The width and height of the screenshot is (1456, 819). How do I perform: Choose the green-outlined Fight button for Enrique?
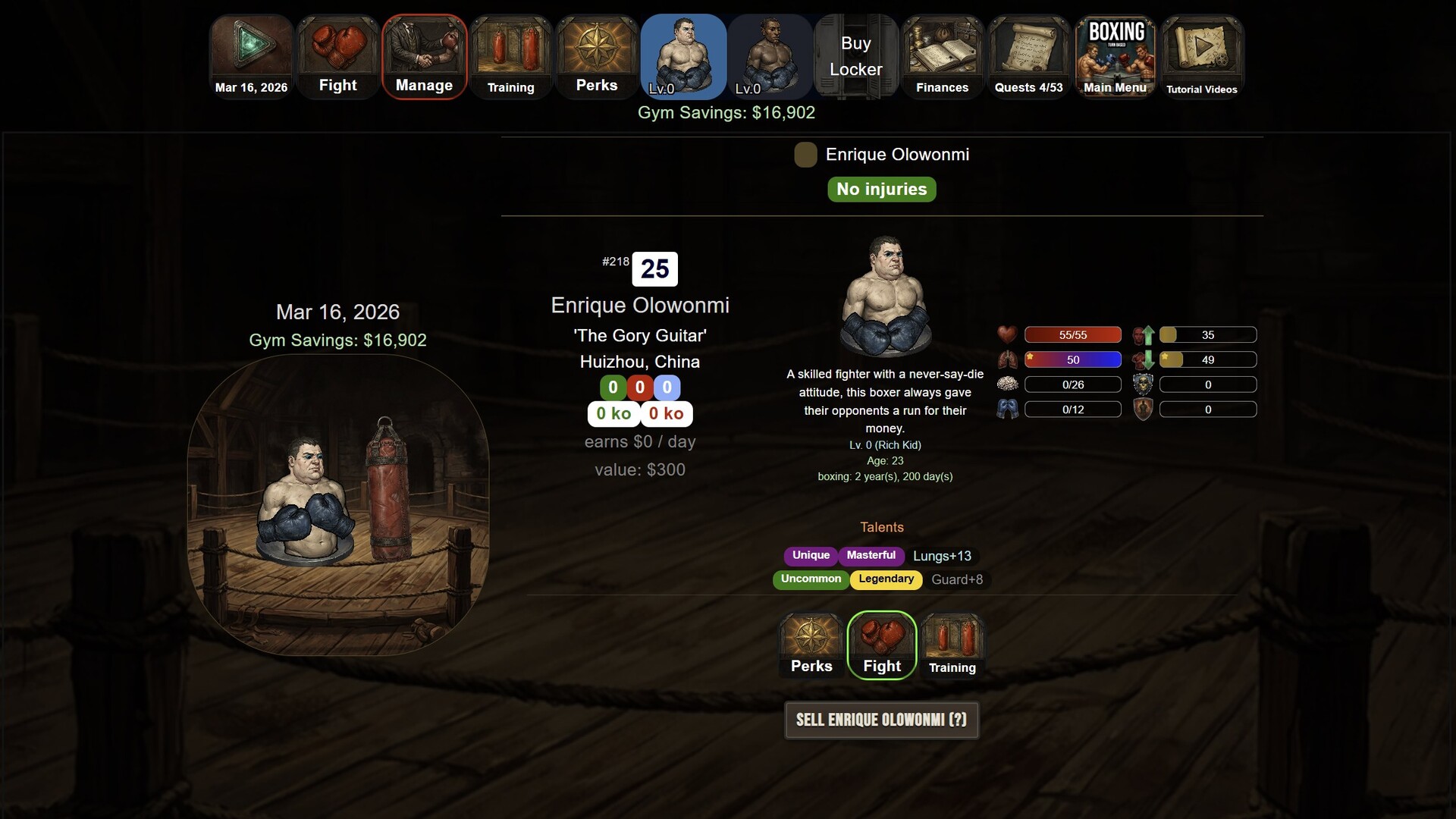pos(882,645)
